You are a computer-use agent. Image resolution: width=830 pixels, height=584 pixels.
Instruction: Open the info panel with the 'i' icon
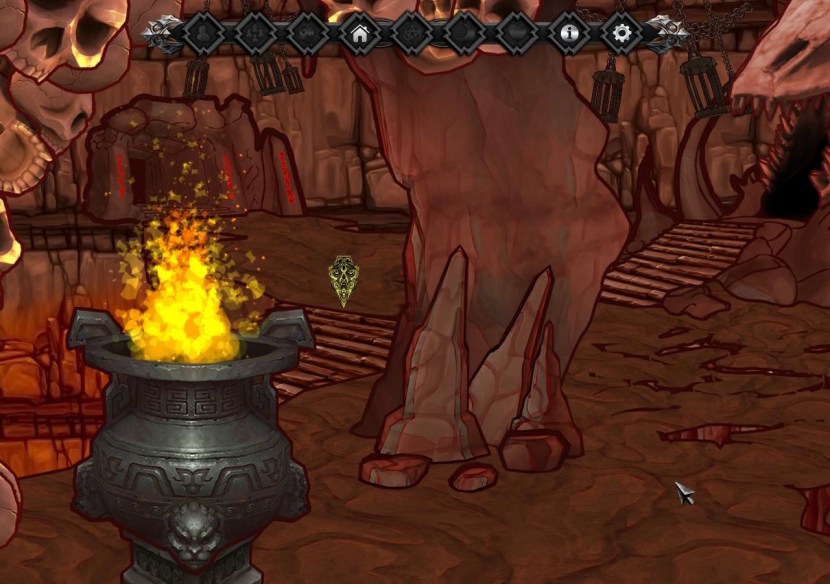click(570, 34)
